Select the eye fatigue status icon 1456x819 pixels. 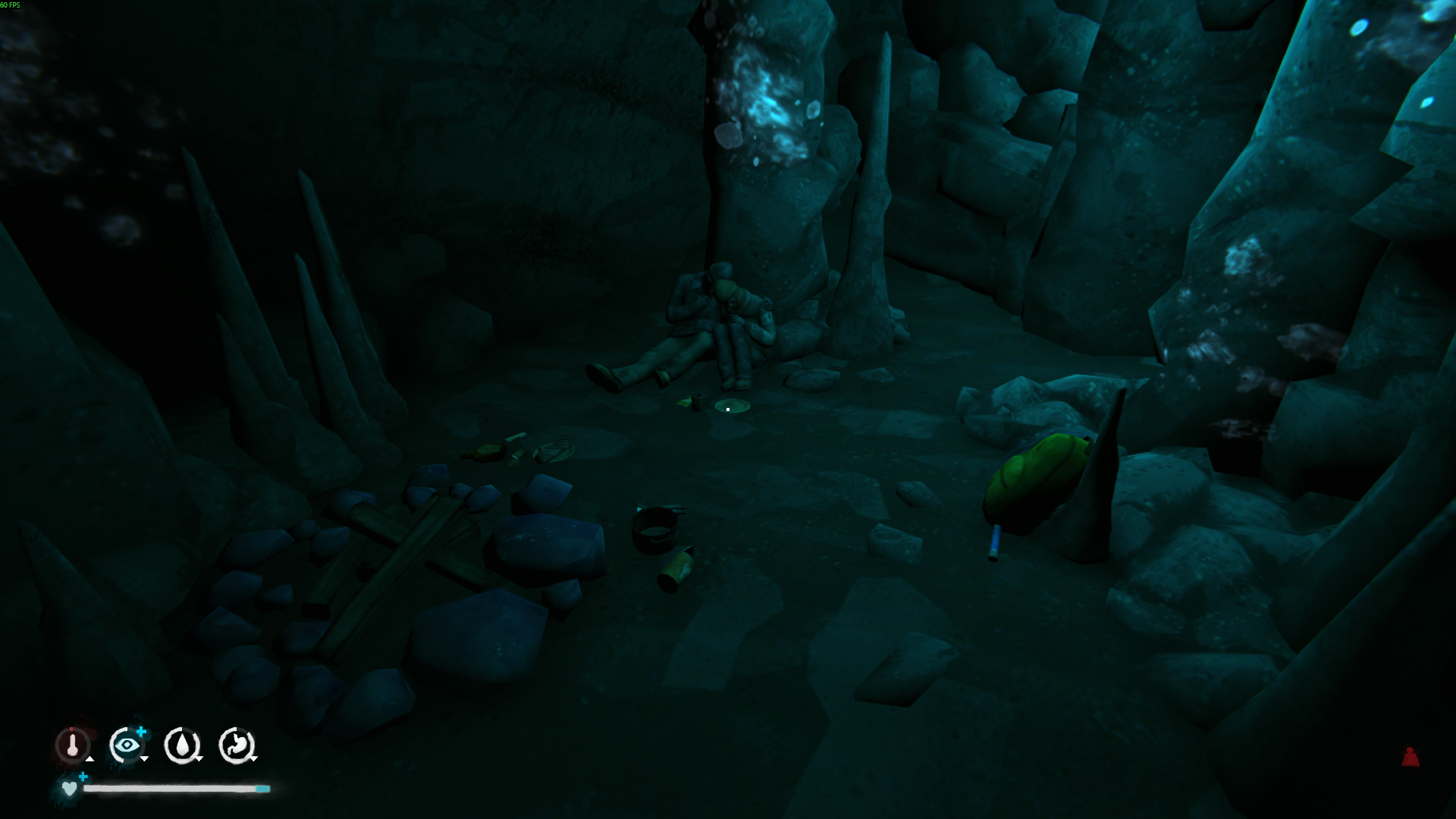pos(127,745)
